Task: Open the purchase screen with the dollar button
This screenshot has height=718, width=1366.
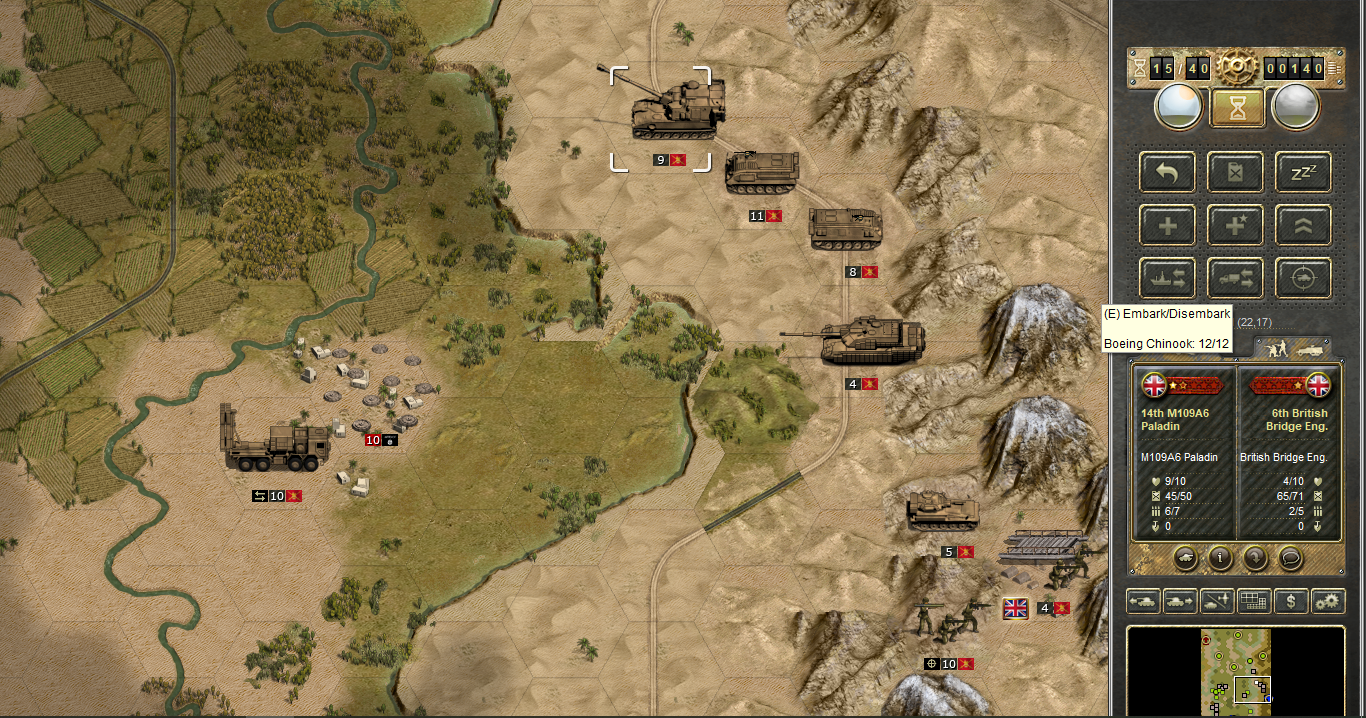Action: tap(1291, 601)
